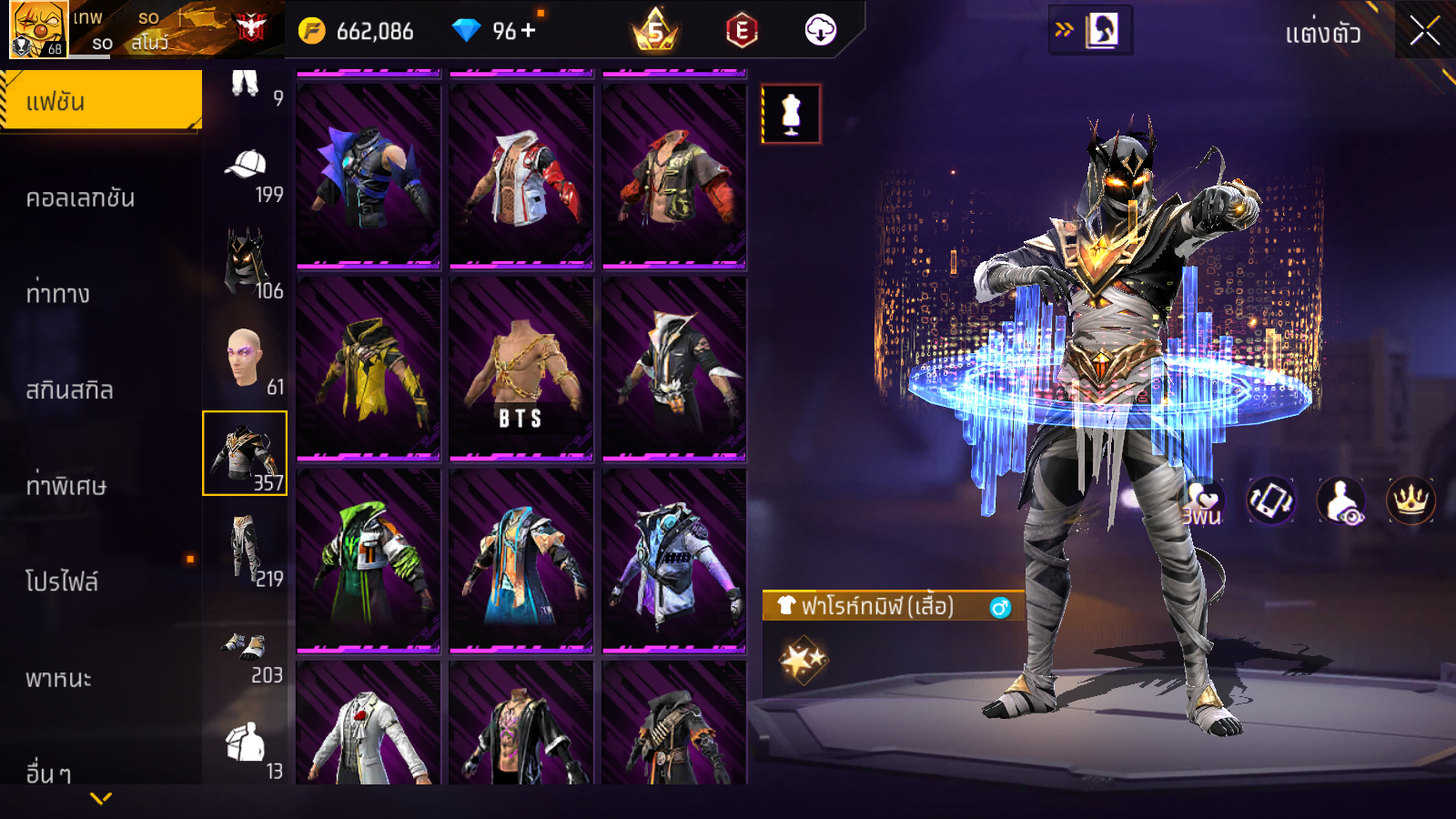Switch to the pants category with 219 items

pyautogui.click(x=246, y=551)
